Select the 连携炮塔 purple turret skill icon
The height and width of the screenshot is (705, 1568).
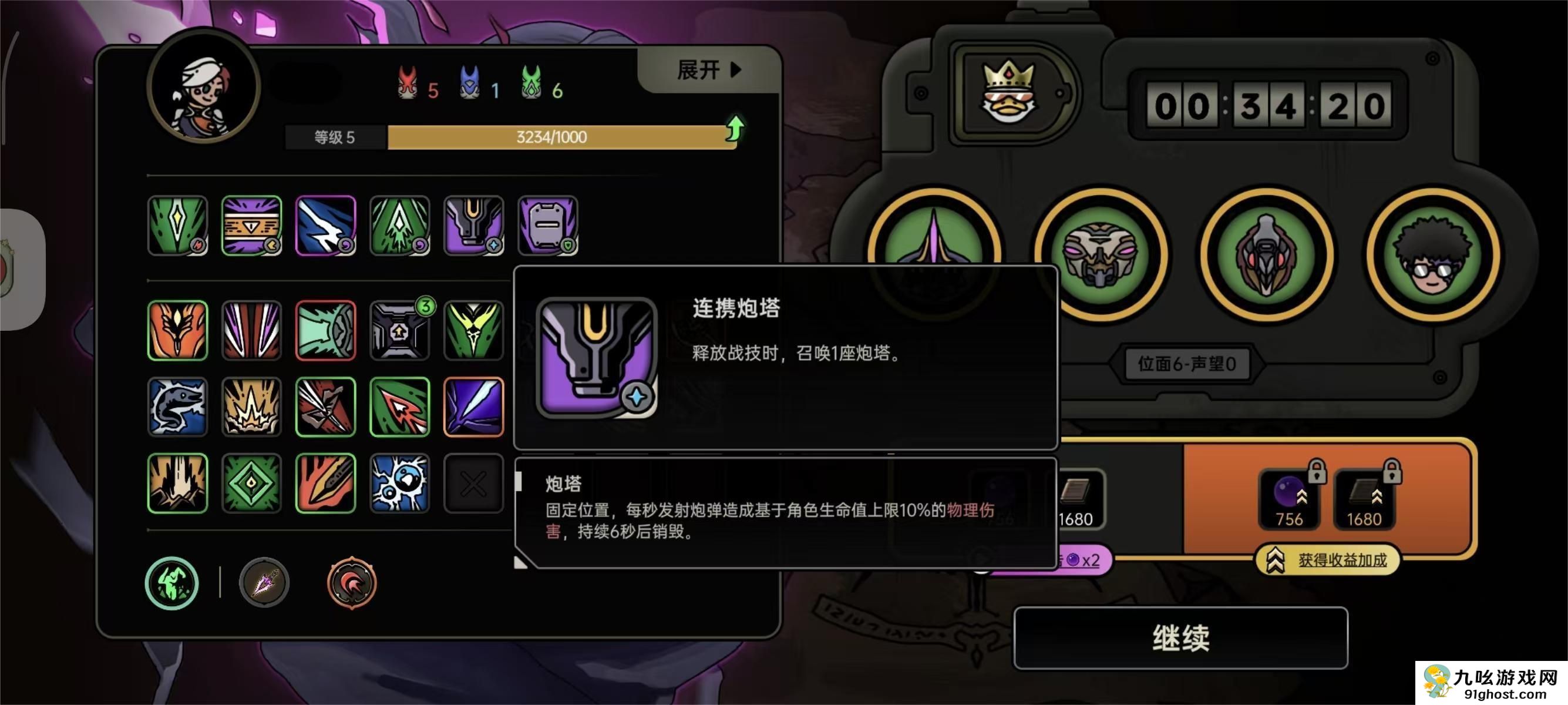pos(475,225)
